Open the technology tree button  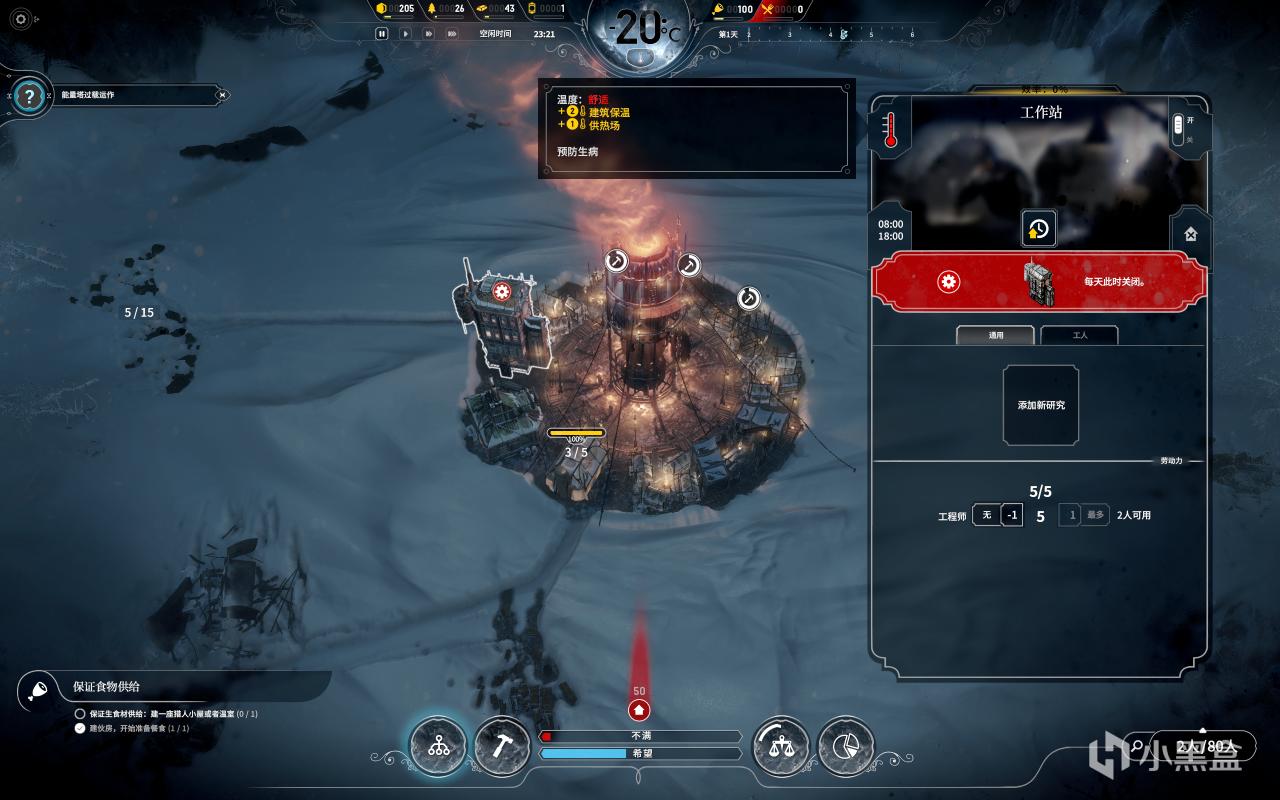click(438, 746)
